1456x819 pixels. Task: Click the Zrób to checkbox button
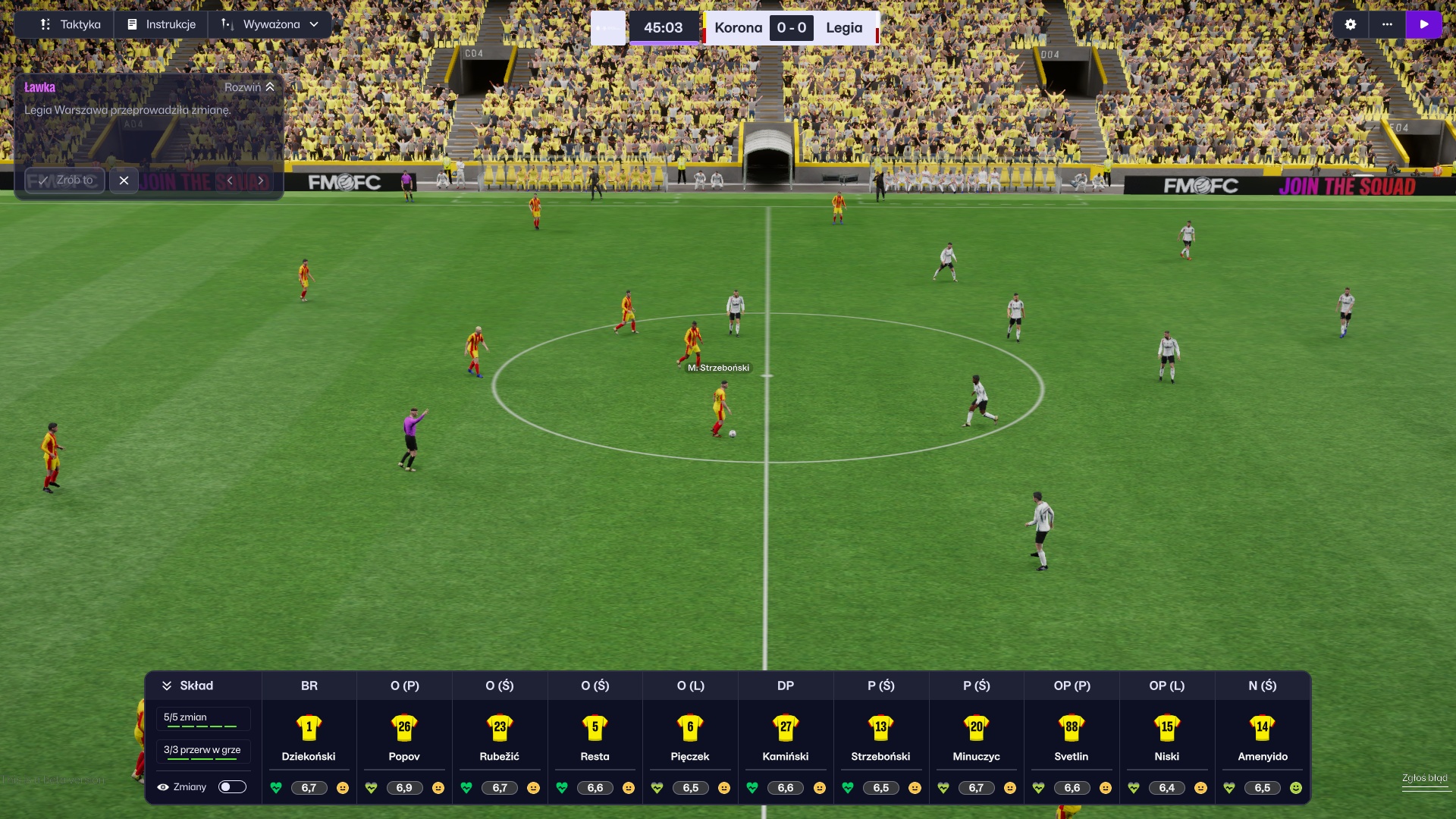coord(64,180)
